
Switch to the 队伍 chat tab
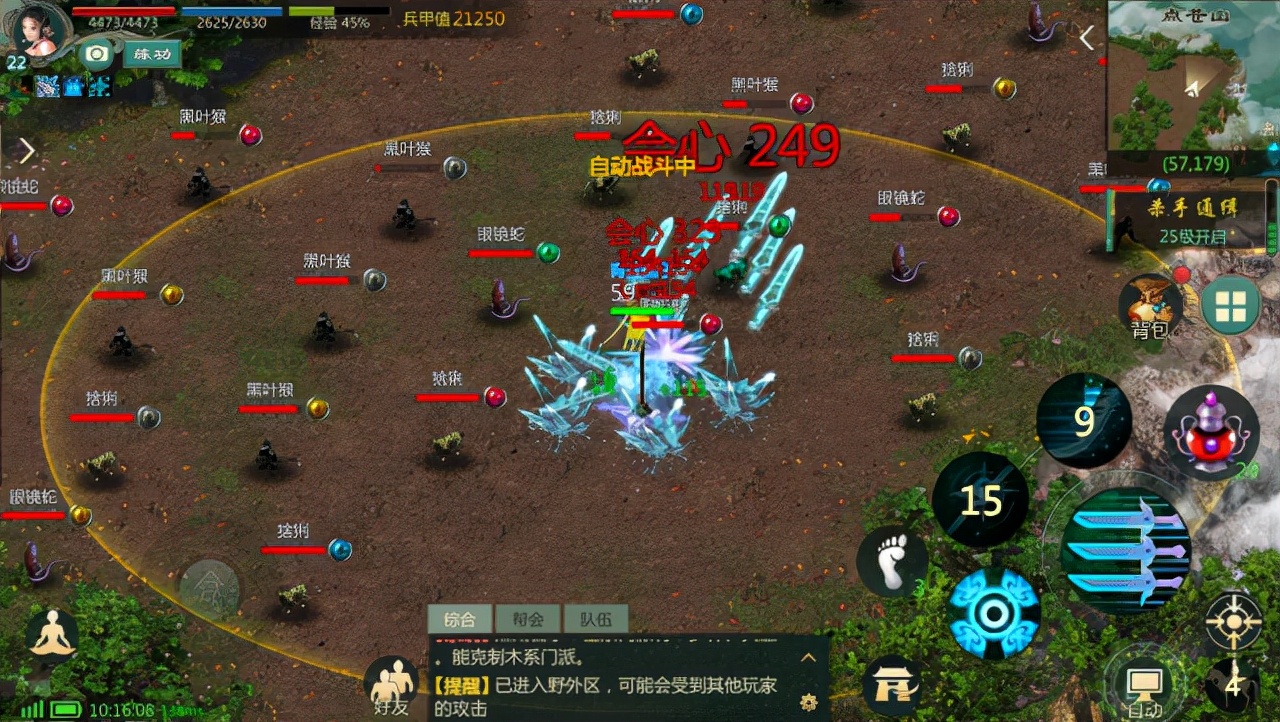click(x=595, y=619)
